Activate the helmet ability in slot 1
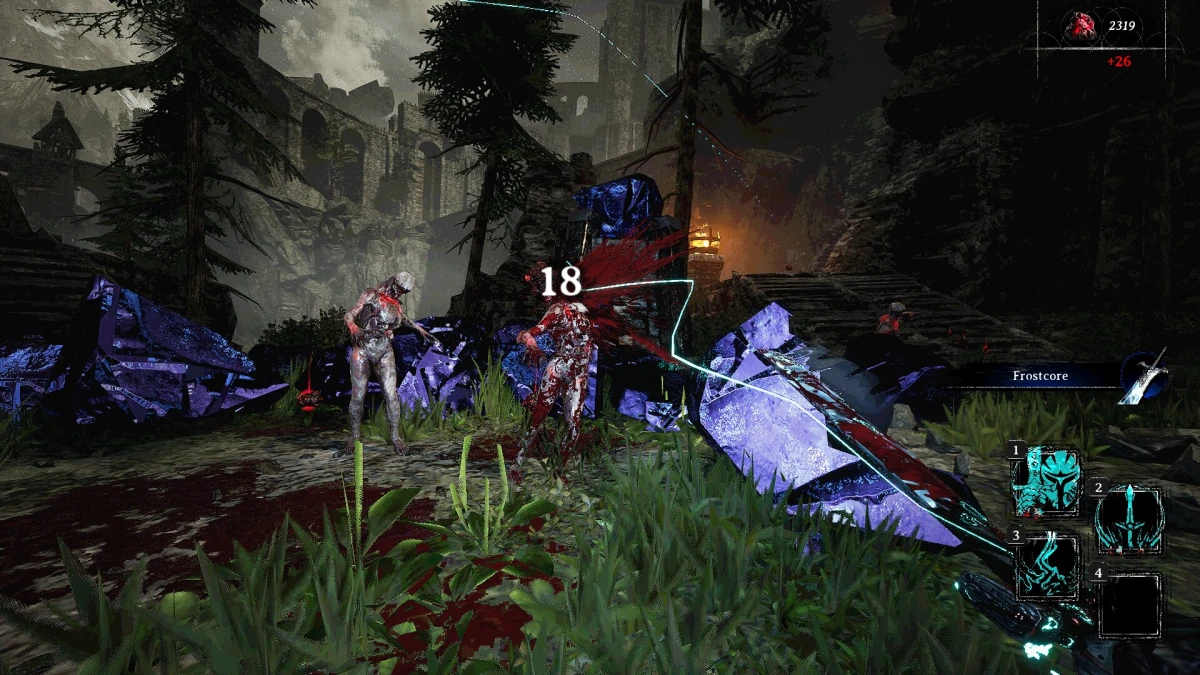This screenshot has width=1200, height=675. click(x=1046, y=482)
